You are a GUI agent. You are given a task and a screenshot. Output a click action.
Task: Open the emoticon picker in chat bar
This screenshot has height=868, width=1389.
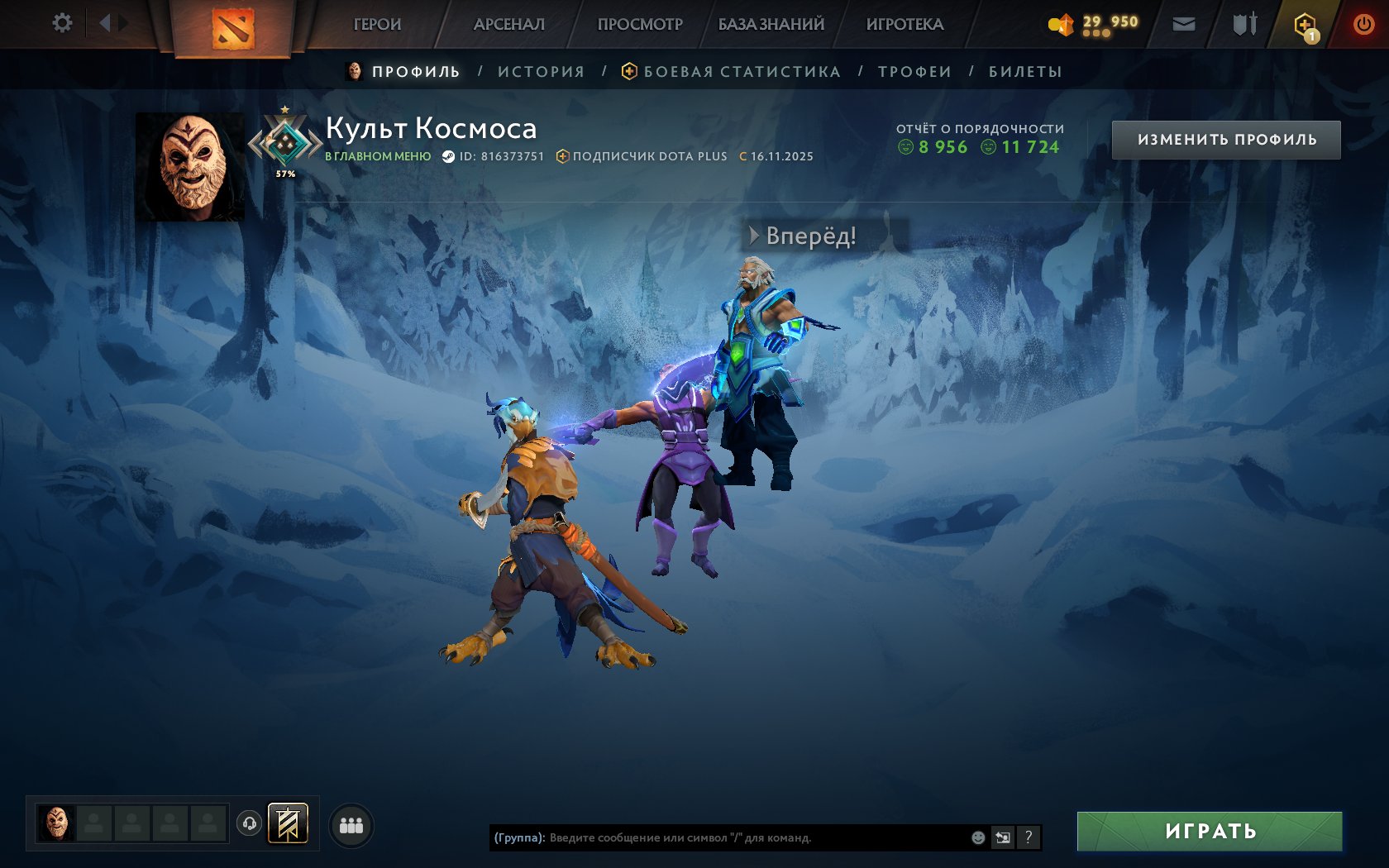978,836
